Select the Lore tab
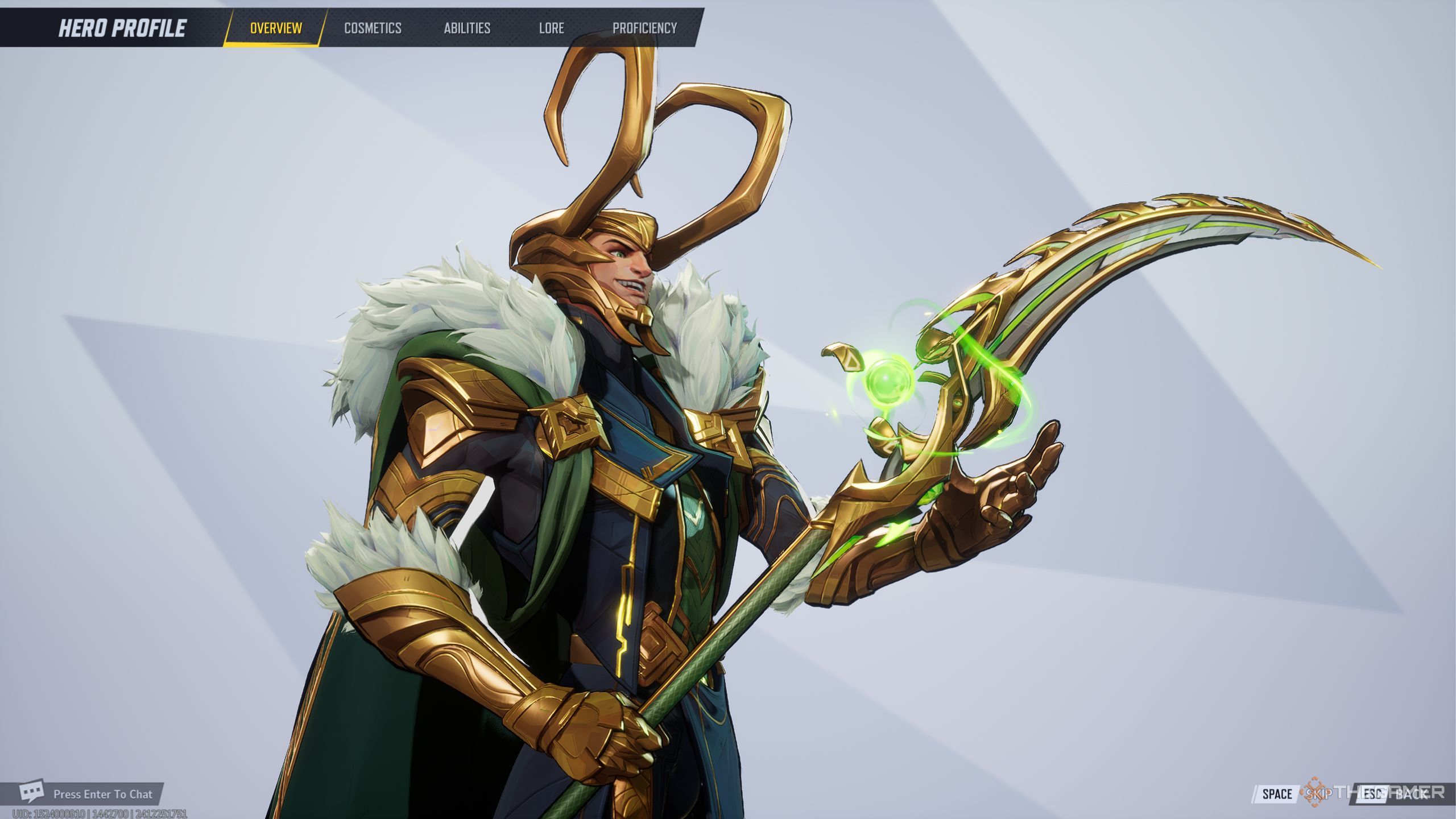 click(x=551, y=28)
